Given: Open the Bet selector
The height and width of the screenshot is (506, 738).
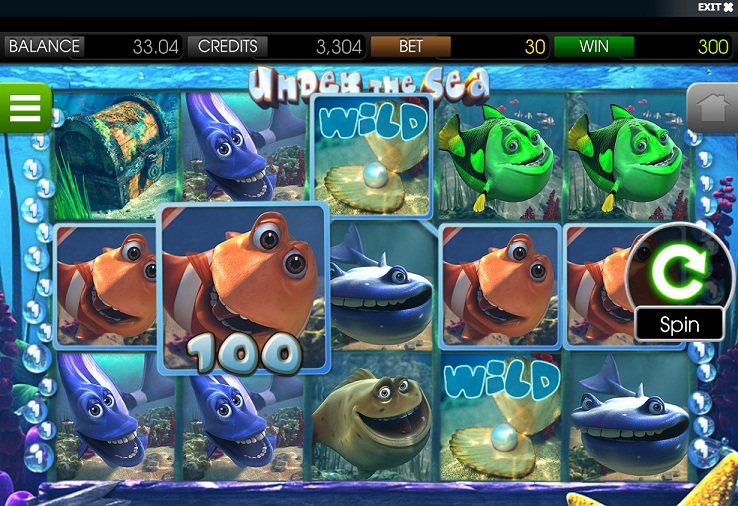Looking at the screenshot, I should [x=411, y=46].
